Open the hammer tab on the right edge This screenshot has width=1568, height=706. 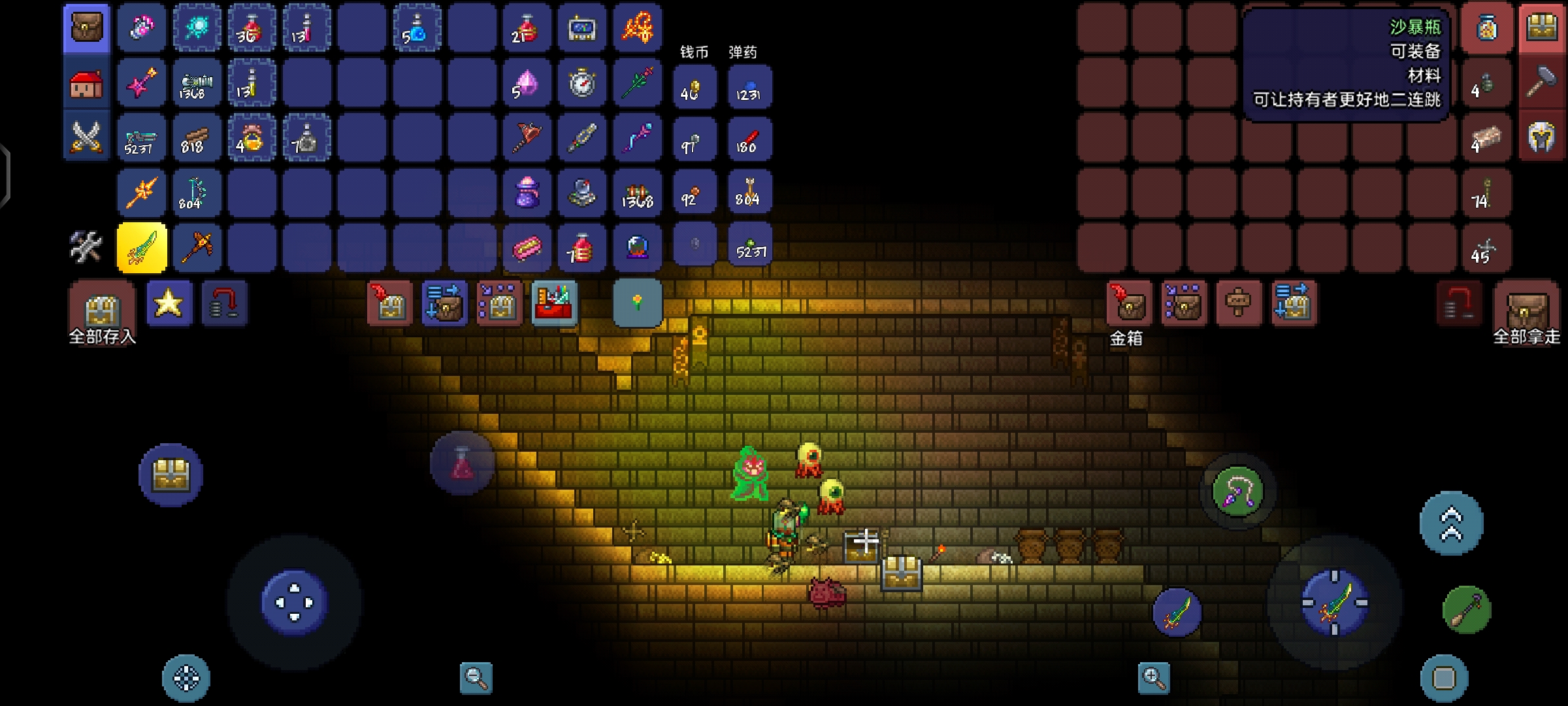click(x=1542, y=84)
